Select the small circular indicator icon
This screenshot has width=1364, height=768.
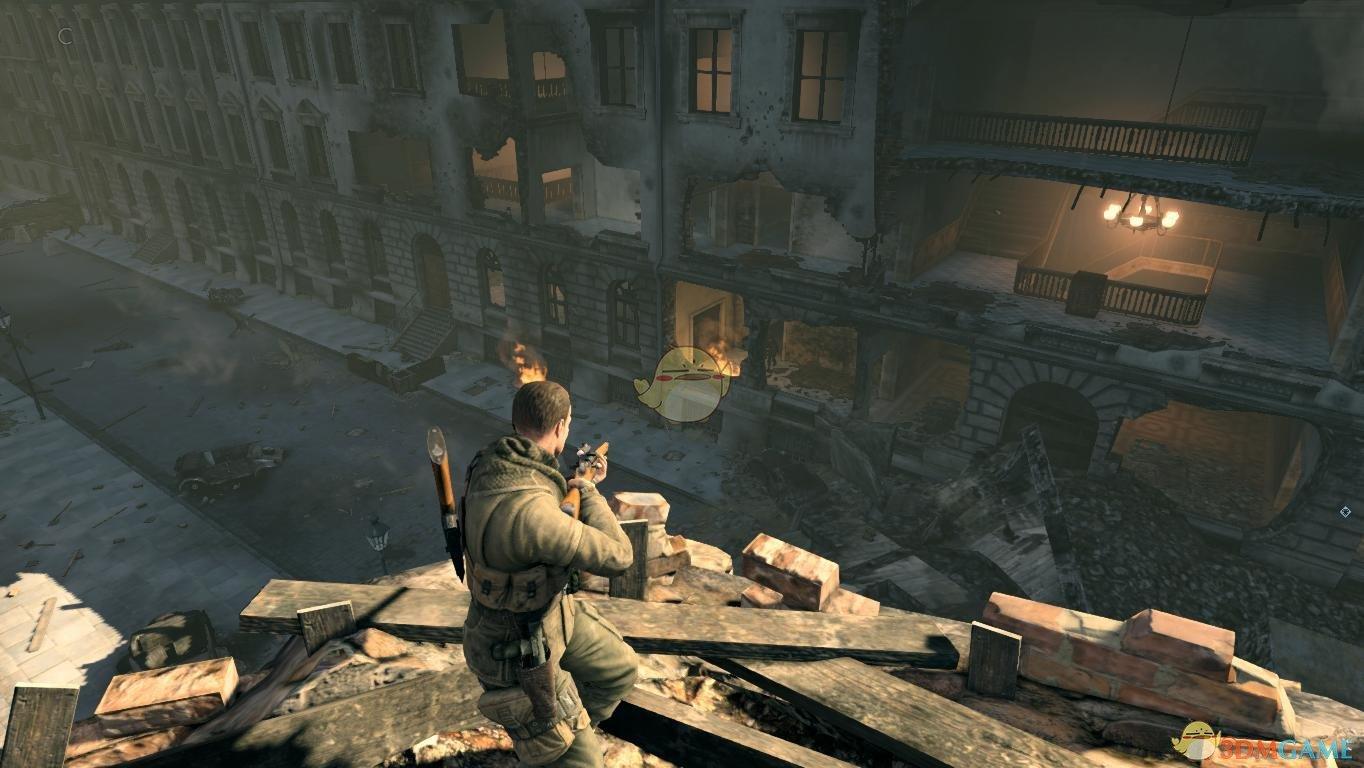66,36
